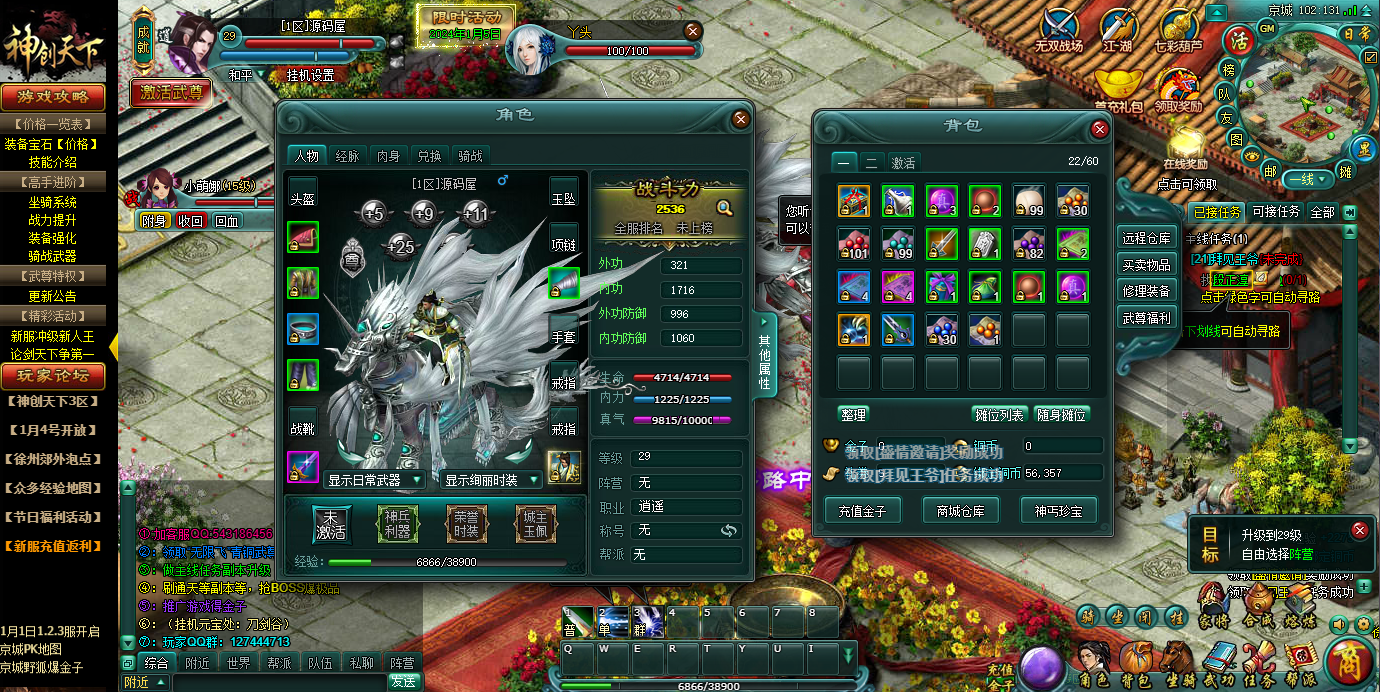Screen dimensions: 1380x692
Task: Open the 商城仓库 button
Action: coord(960,510)
